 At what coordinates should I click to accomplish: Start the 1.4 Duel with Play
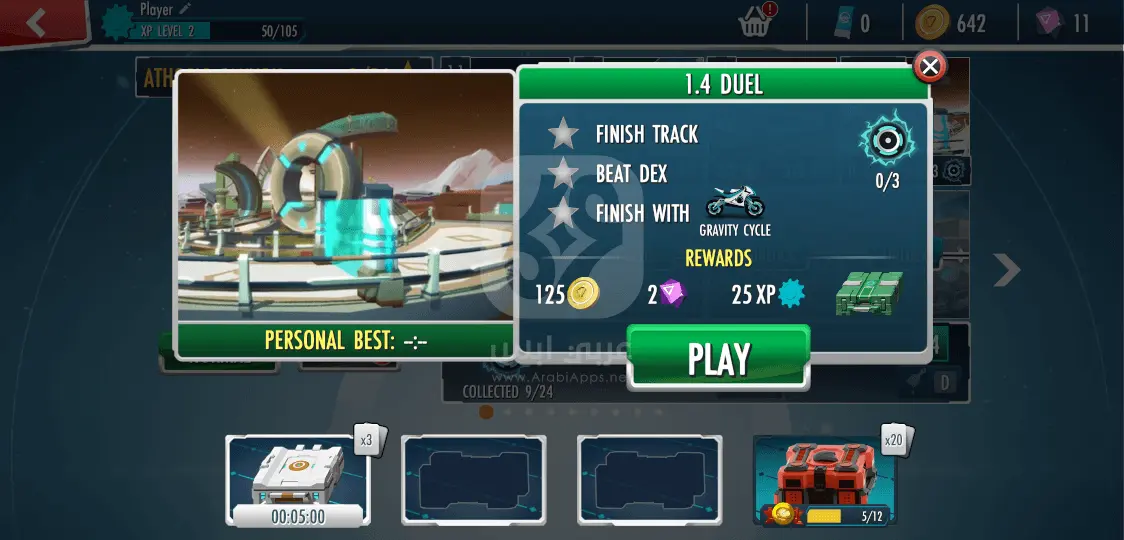click(718, 358)
